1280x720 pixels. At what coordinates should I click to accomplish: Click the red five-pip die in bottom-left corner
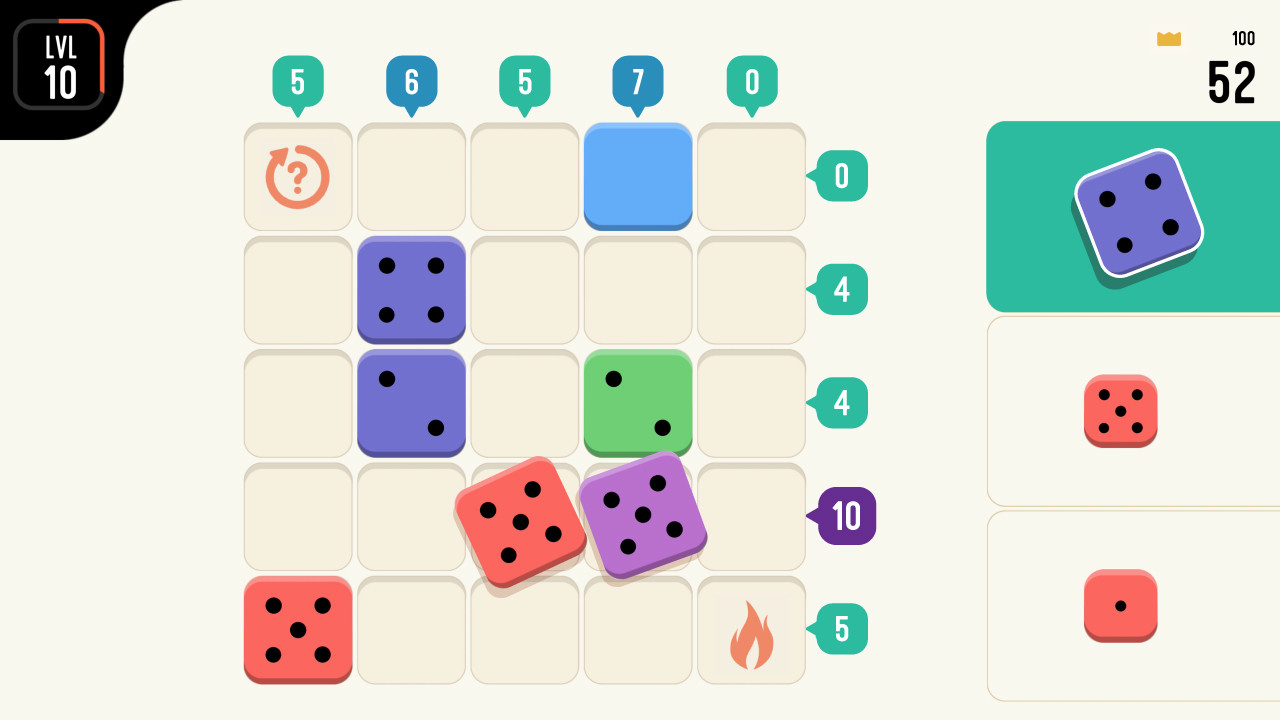(297, 630)
